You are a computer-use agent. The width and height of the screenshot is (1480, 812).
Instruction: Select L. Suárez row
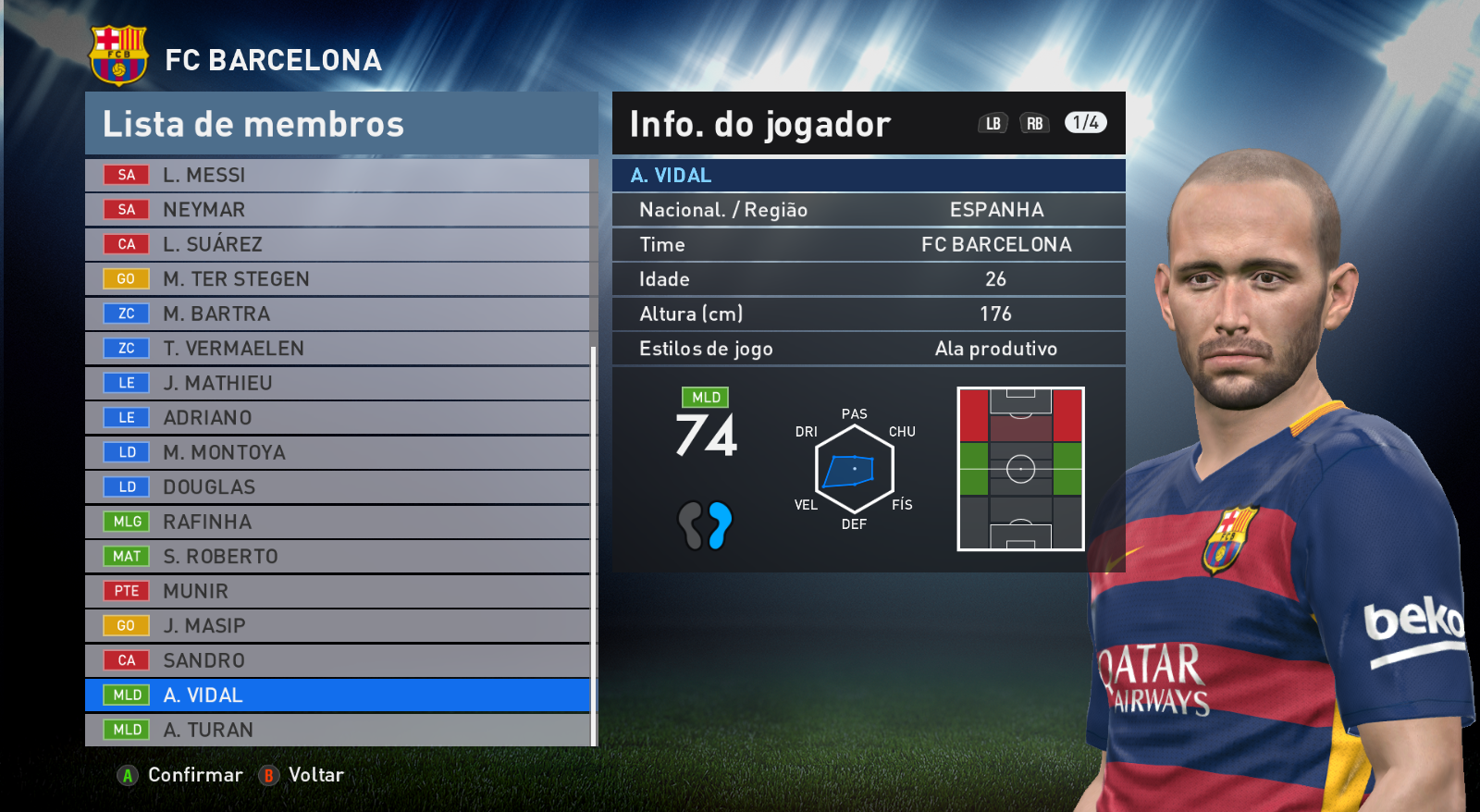[x=337, y=244]
